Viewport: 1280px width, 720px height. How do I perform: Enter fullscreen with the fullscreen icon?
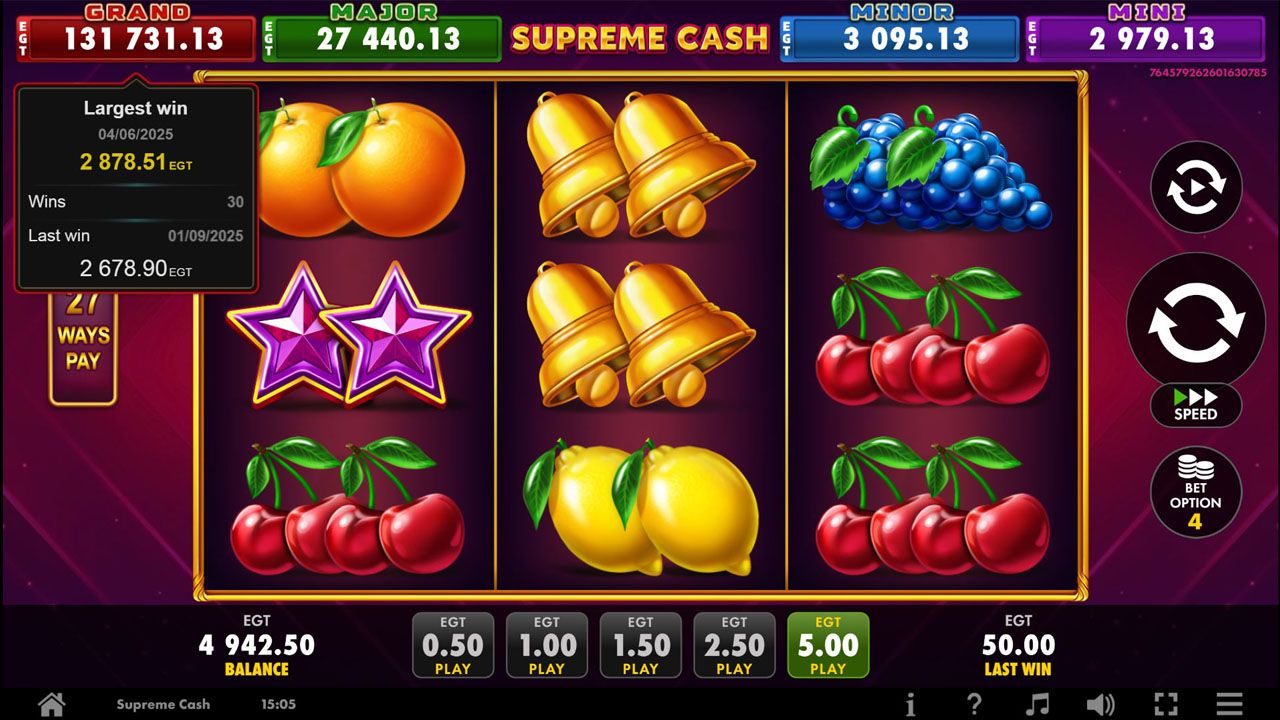point(1165,704)
